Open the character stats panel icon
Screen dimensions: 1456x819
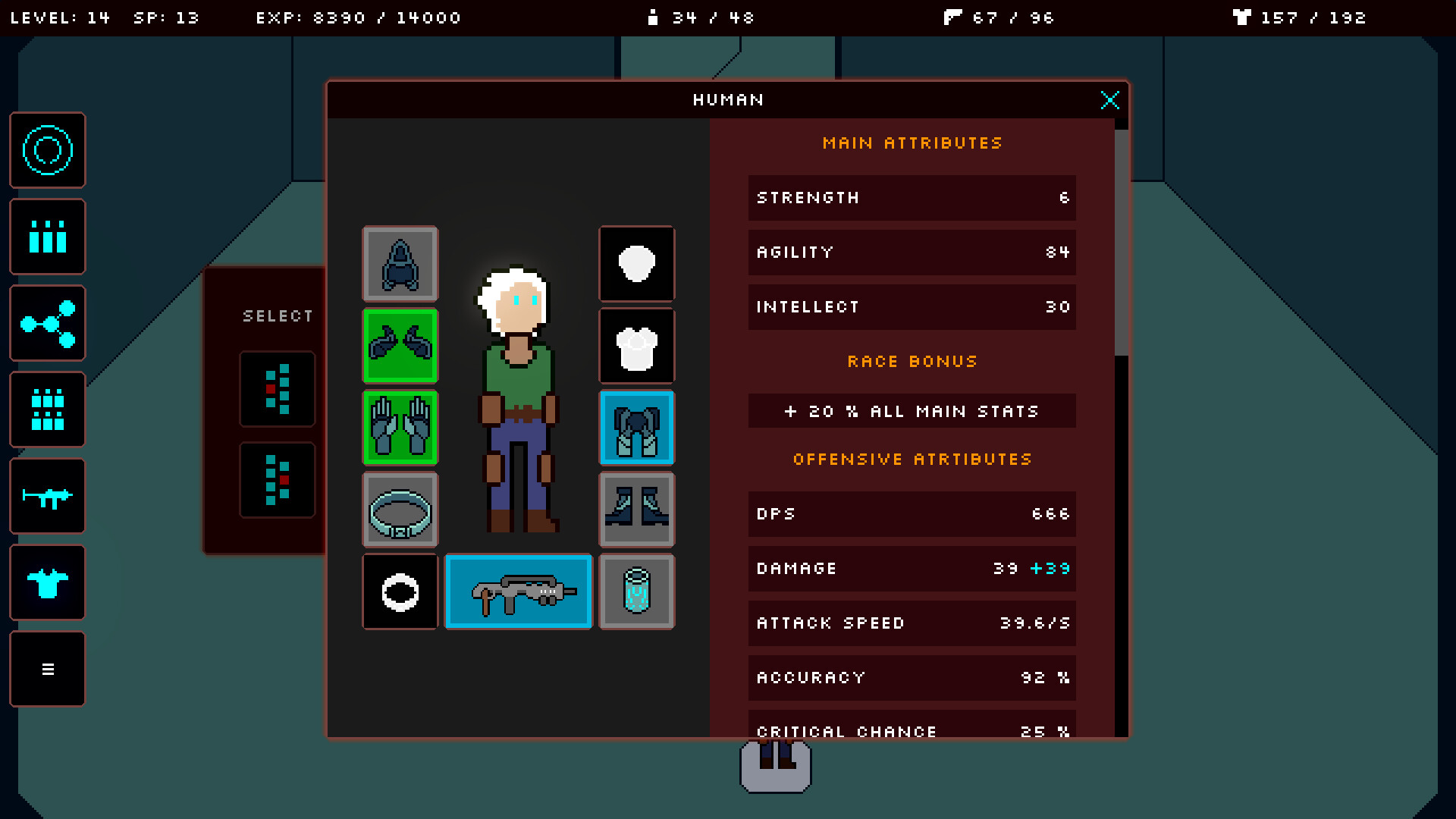[47, 237]
